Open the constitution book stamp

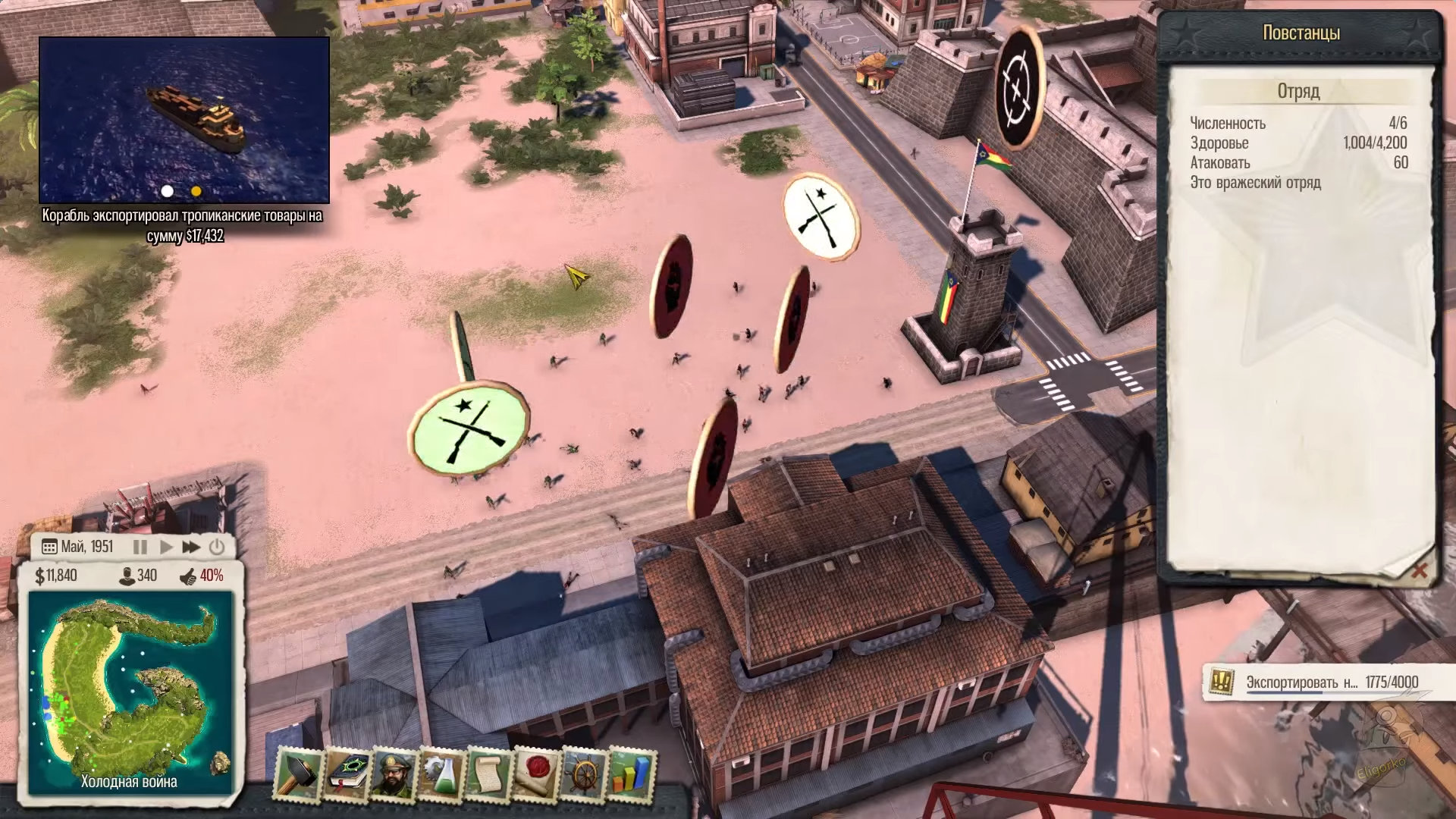tap(345, 775)
